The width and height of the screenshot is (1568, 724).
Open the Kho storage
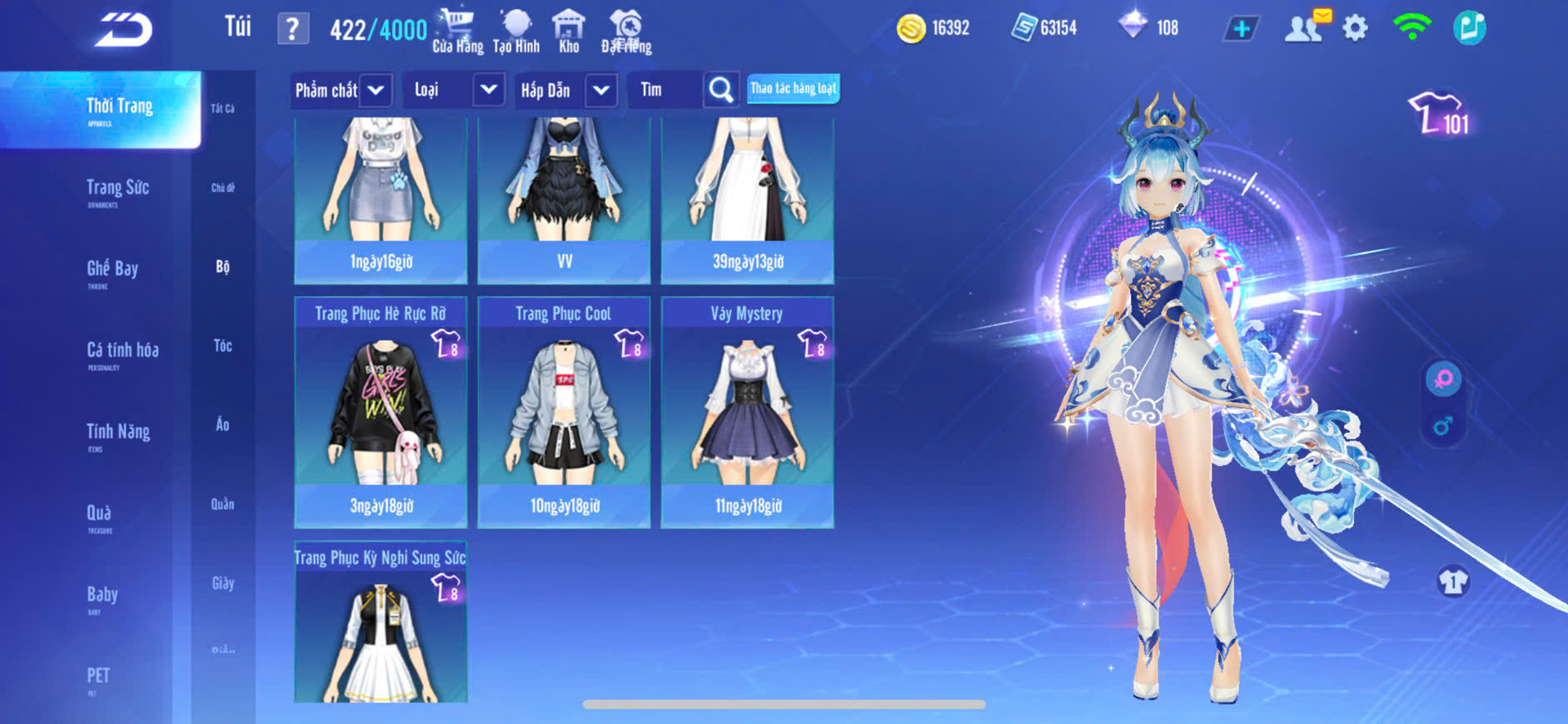(x=569, y=32)
